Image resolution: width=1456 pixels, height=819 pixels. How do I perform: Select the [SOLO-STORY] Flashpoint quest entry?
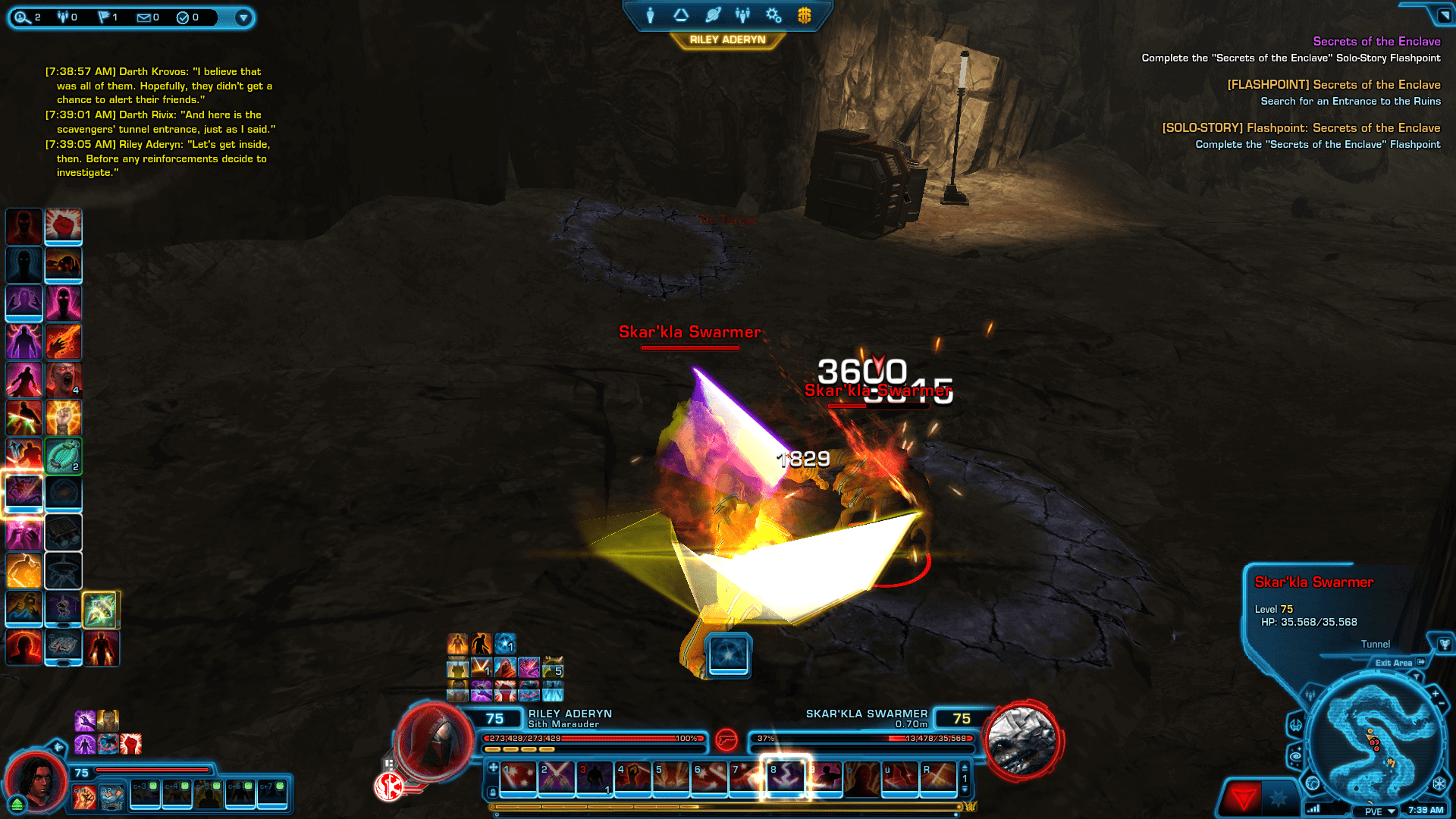[1301, 128]
